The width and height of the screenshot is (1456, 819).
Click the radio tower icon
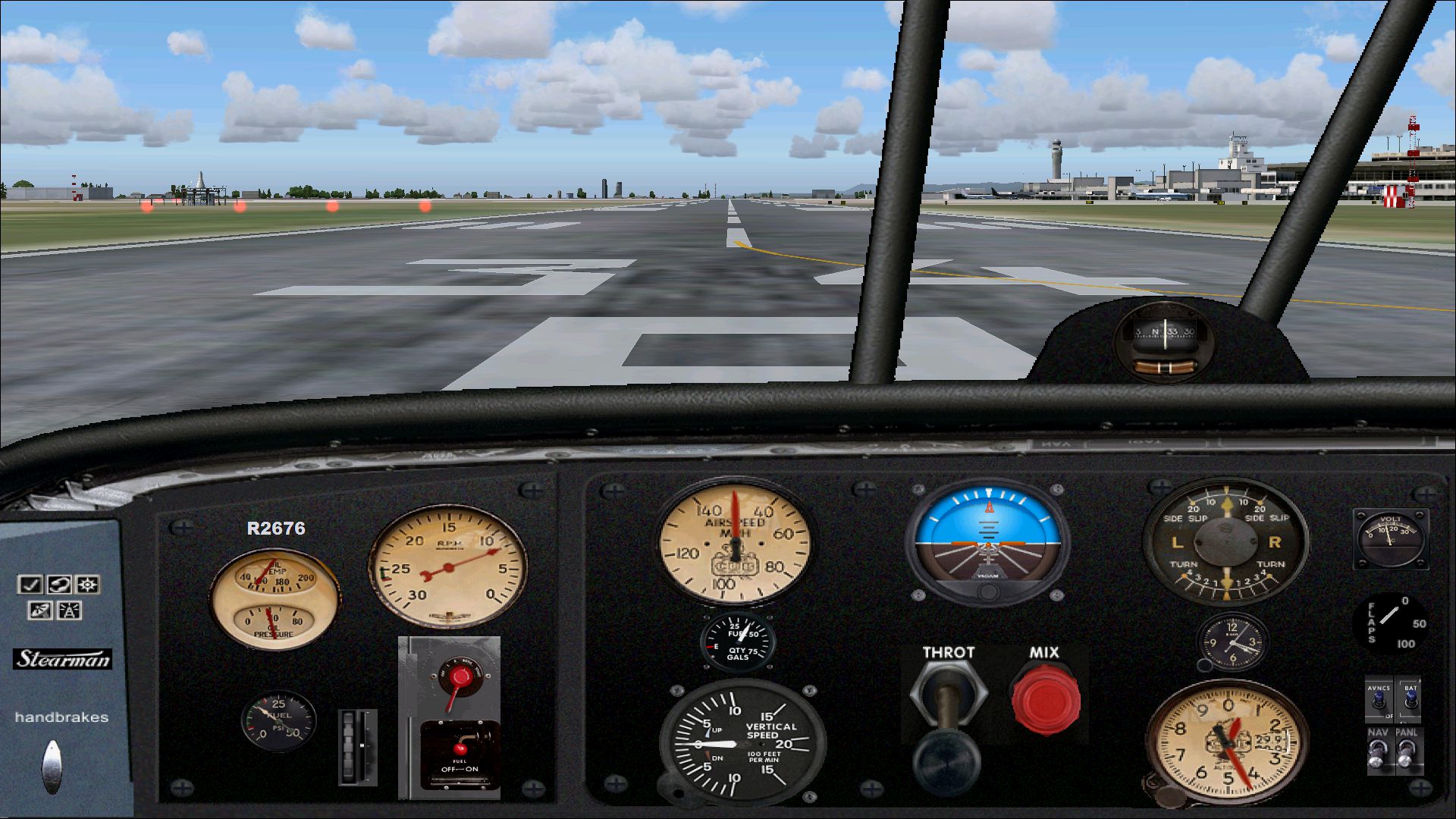pos(70,610)
